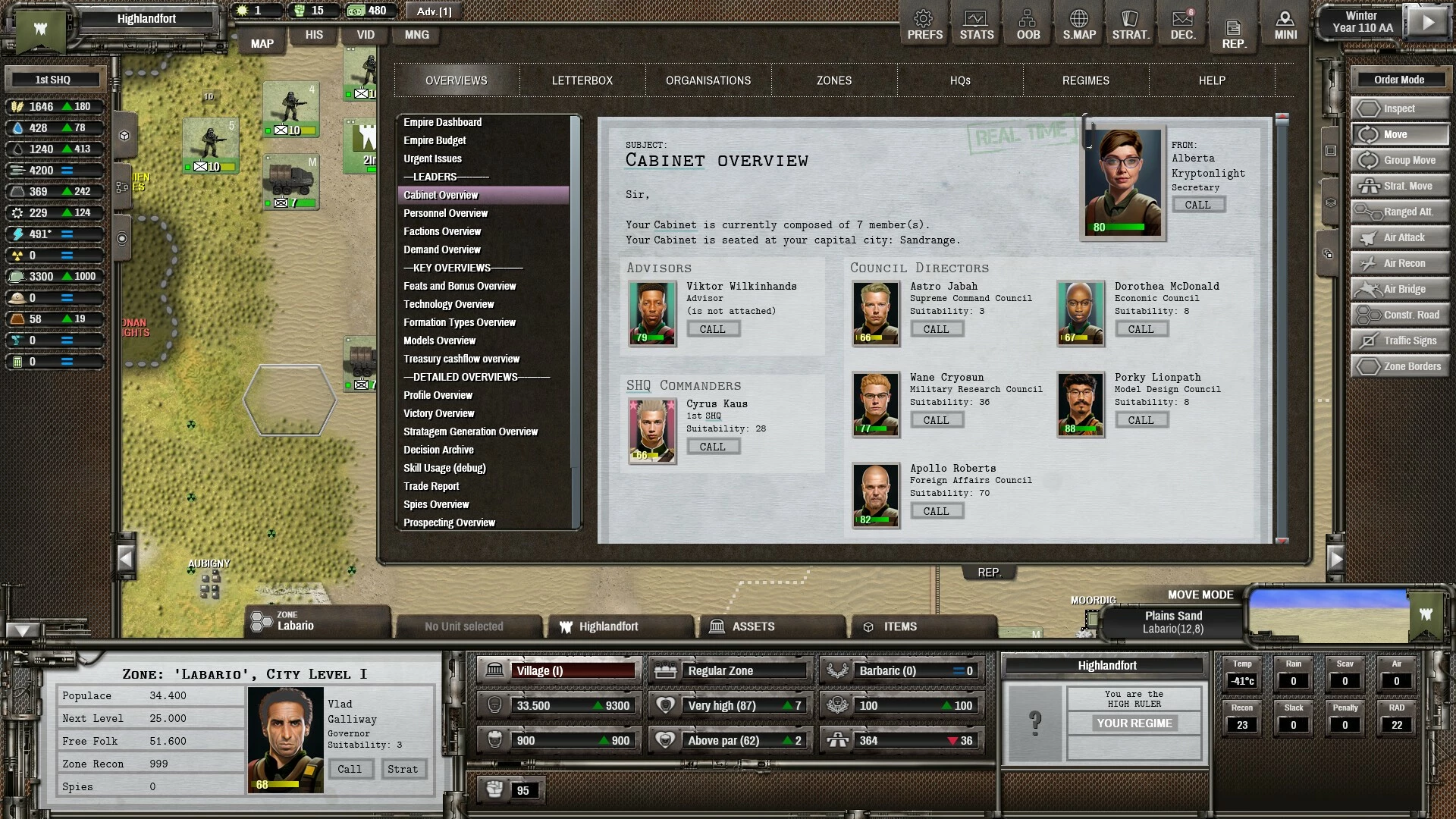This screenshot has width=1456, height=819.
Task: Call SHQ commander Cyrus Kaus
Action: click(x=712, y=447)
